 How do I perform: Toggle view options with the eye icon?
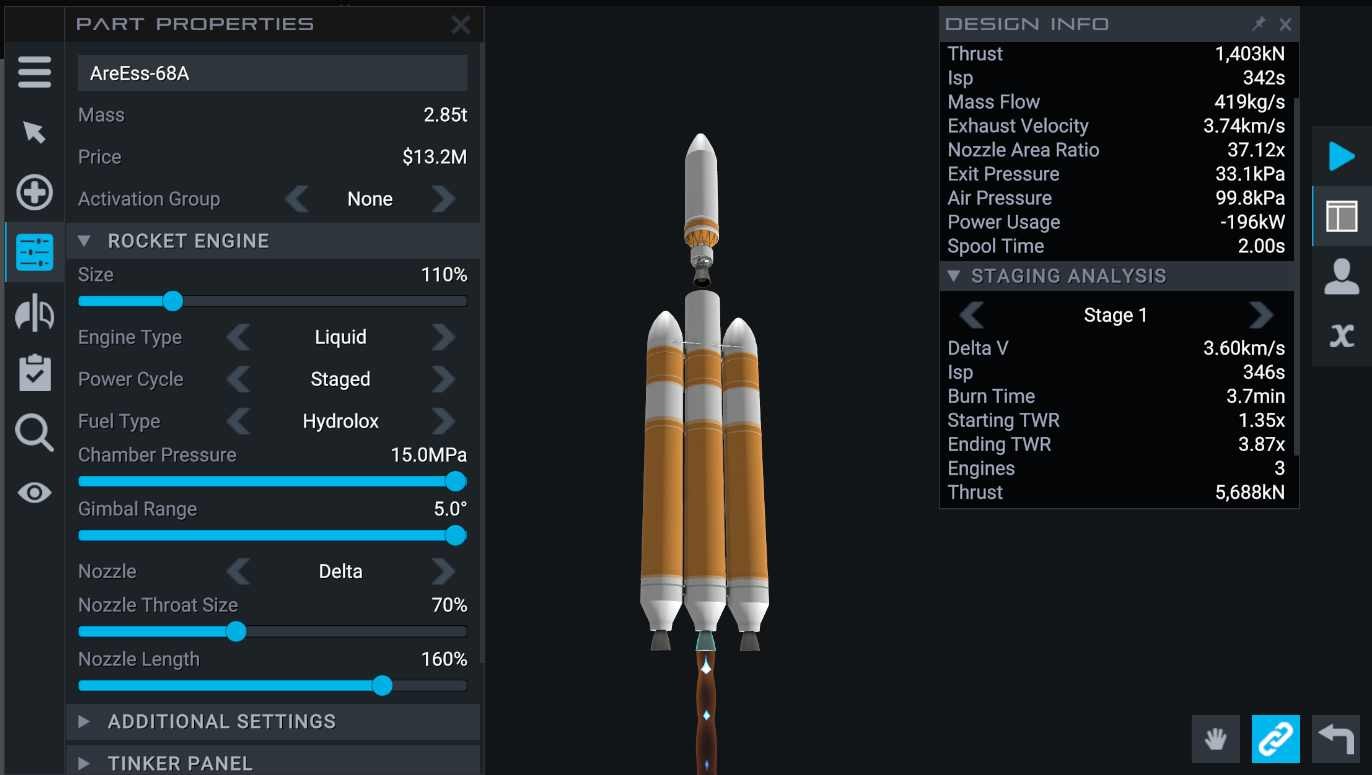[34, 493]
